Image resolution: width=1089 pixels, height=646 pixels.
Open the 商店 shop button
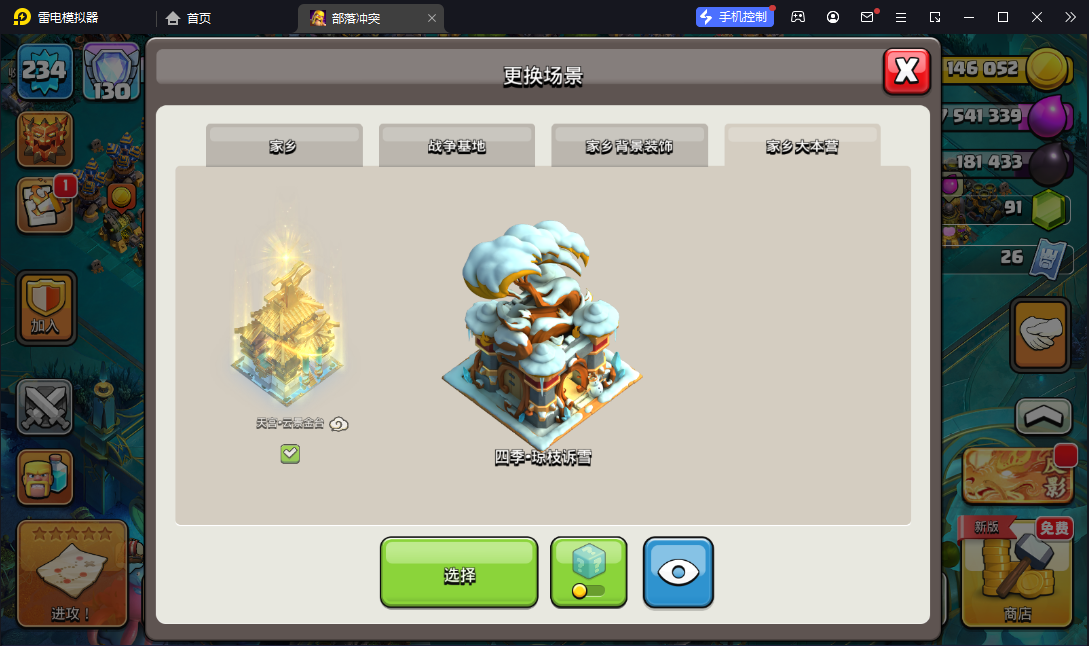[x=1017, y=578]
